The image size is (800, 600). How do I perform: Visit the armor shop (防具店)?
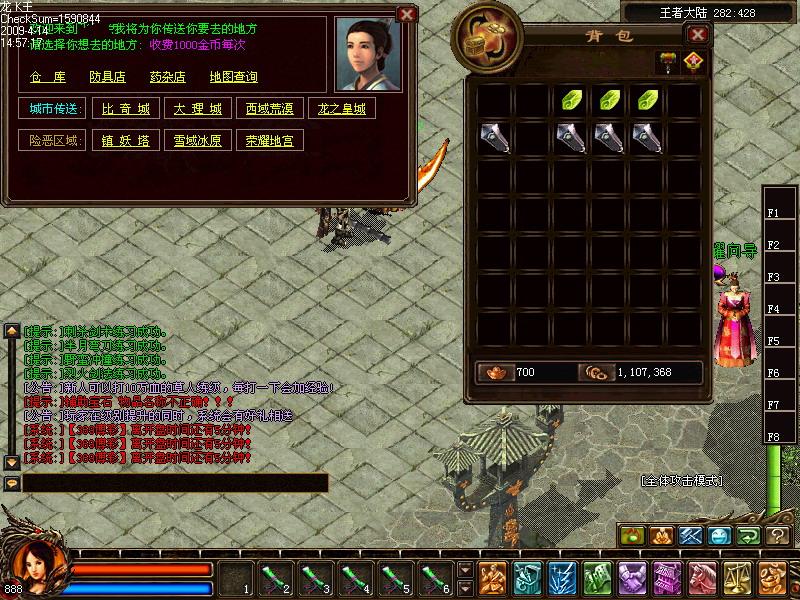107,77
